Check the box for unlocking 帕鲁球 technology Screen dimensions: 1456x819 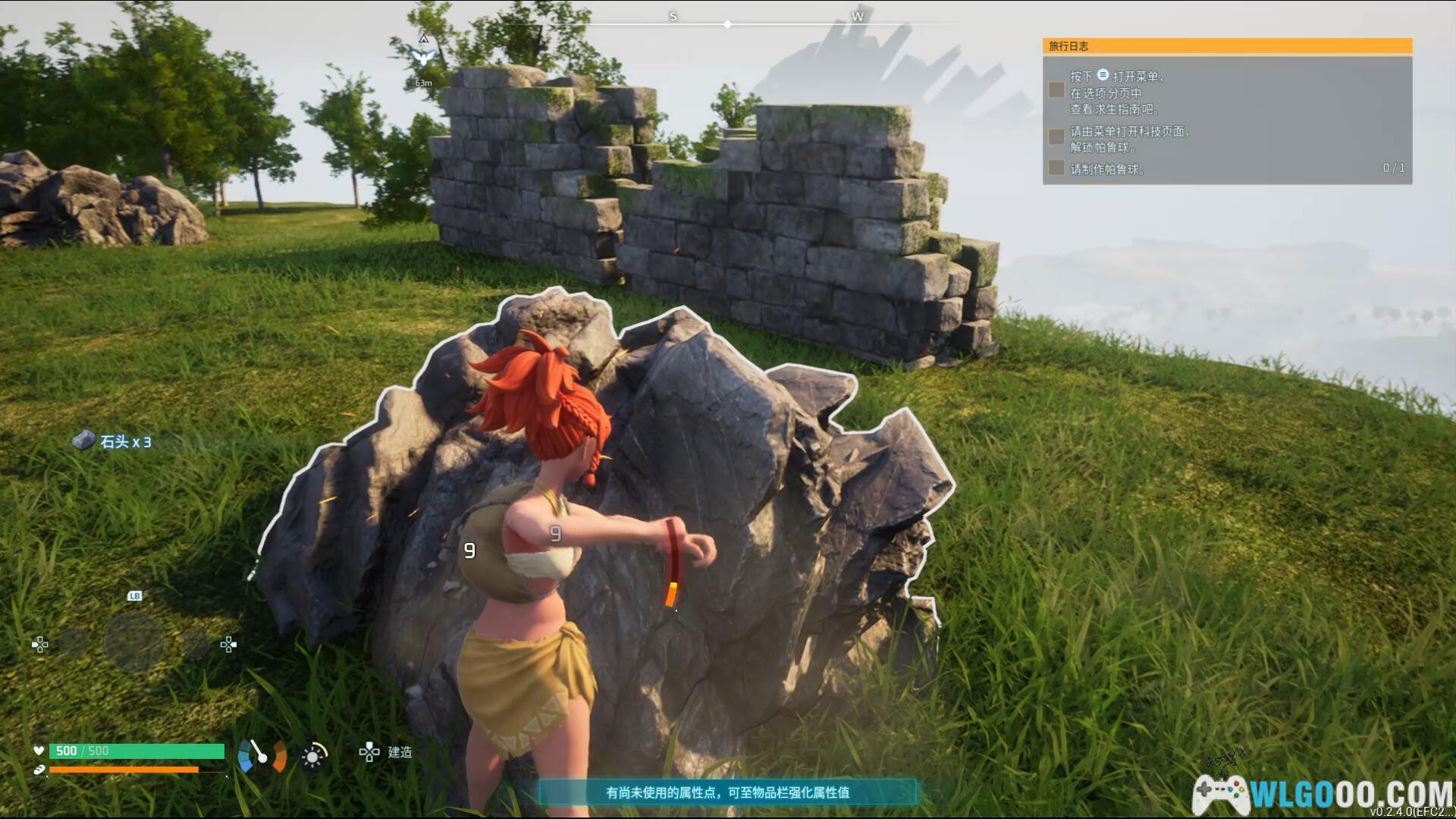pyautogui.click(x=1056, y=137)
